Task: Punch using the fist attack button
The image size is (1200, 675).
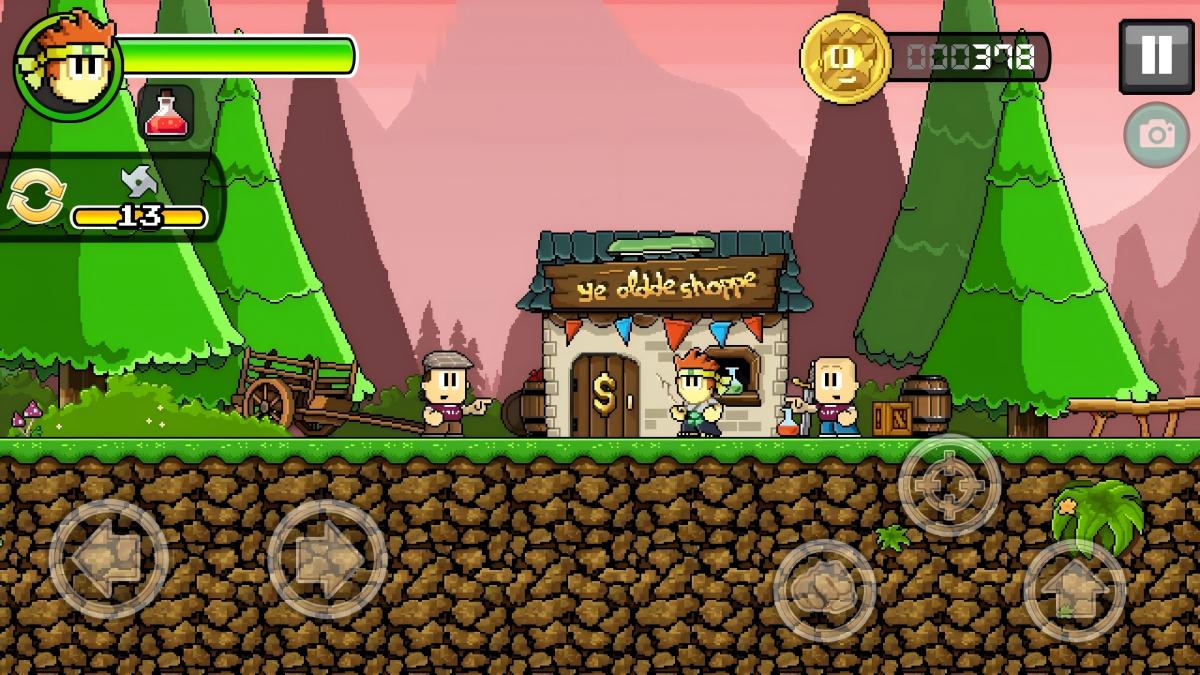Action: point(825,590)
